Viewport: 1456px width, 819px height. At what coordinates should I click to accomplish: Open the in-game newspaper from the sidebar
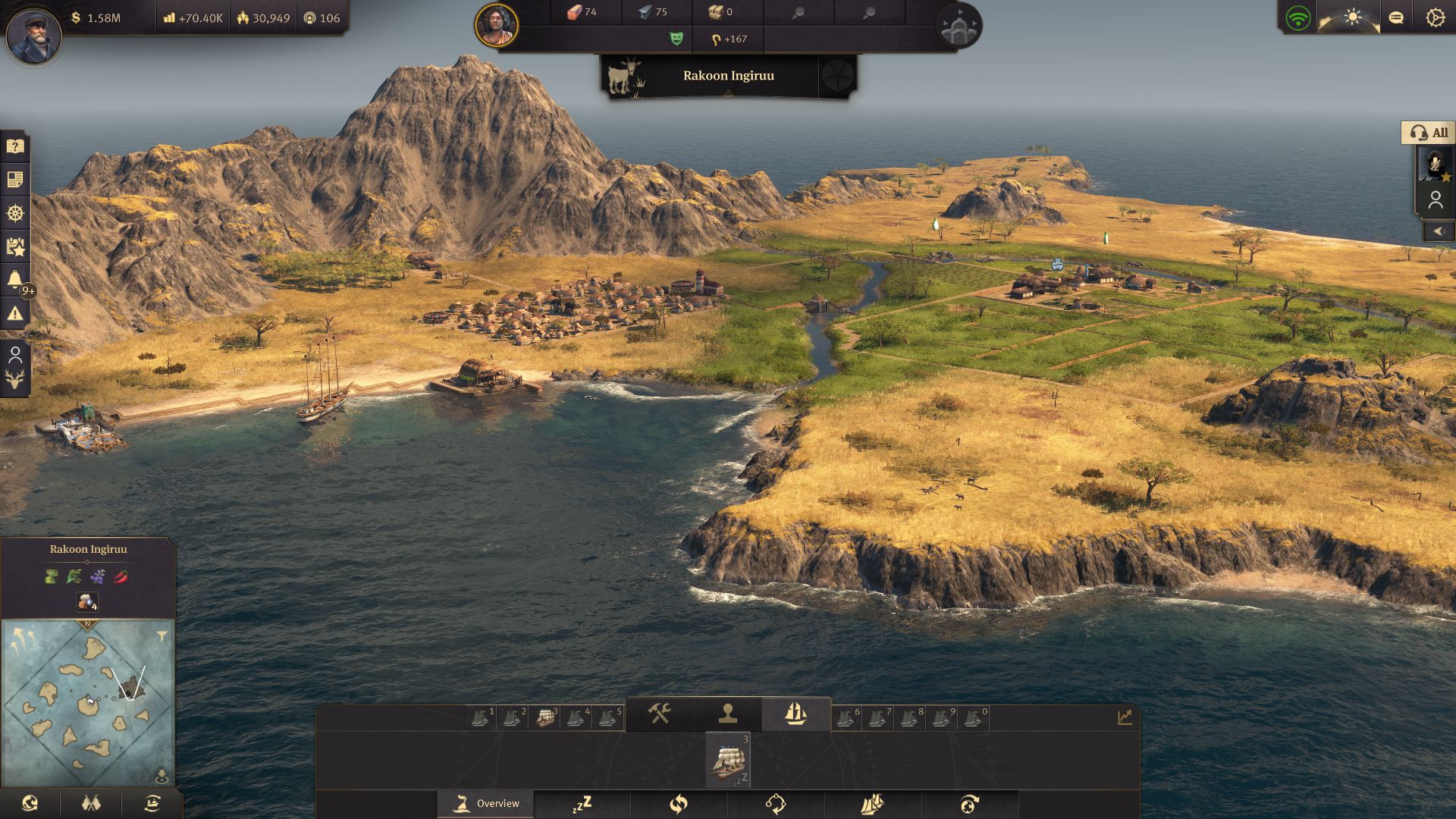pyautogui.click(x=15, y=180)
